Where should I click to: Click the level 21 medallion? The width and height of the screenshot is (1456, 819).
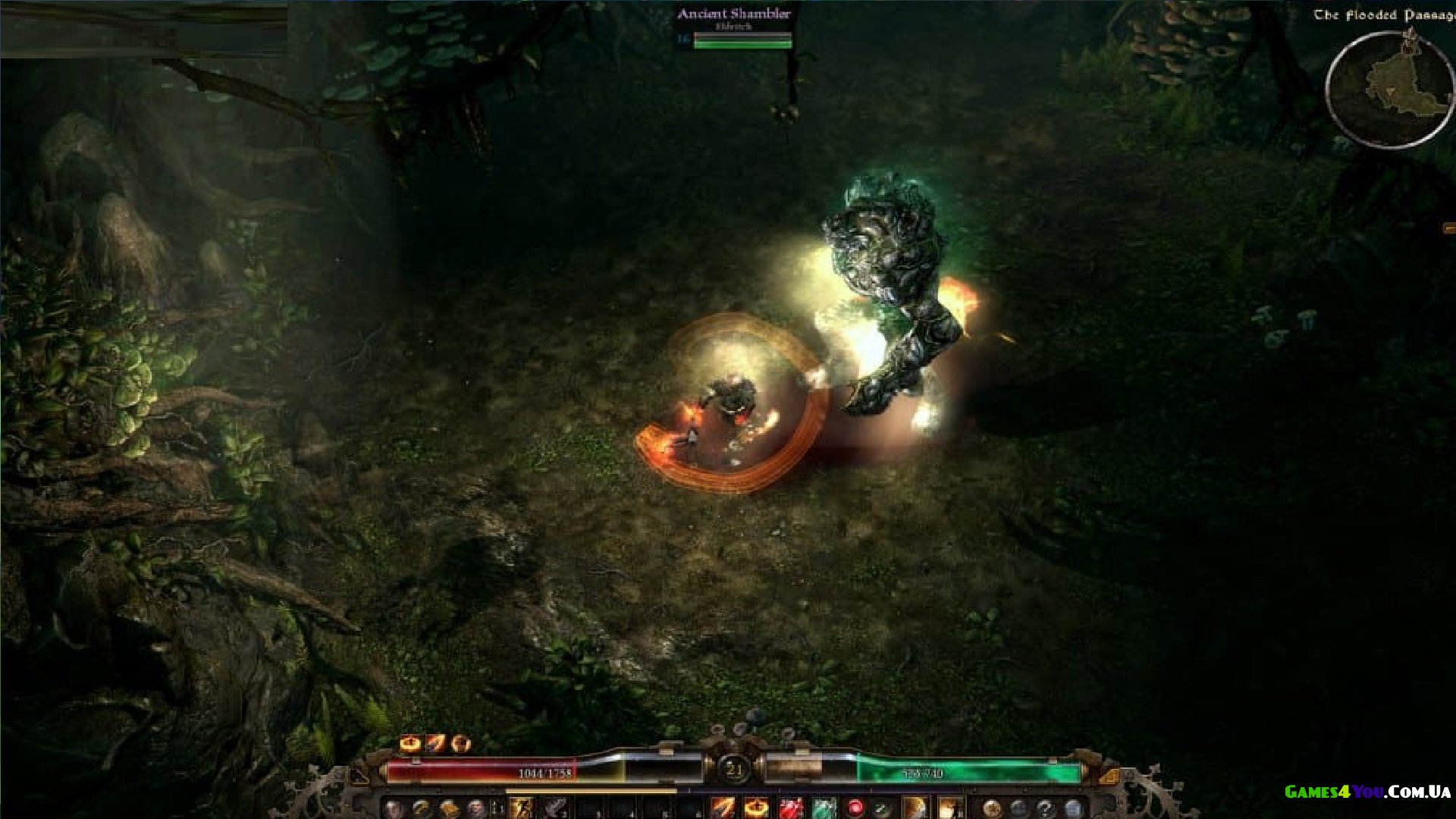coord(733,770)
